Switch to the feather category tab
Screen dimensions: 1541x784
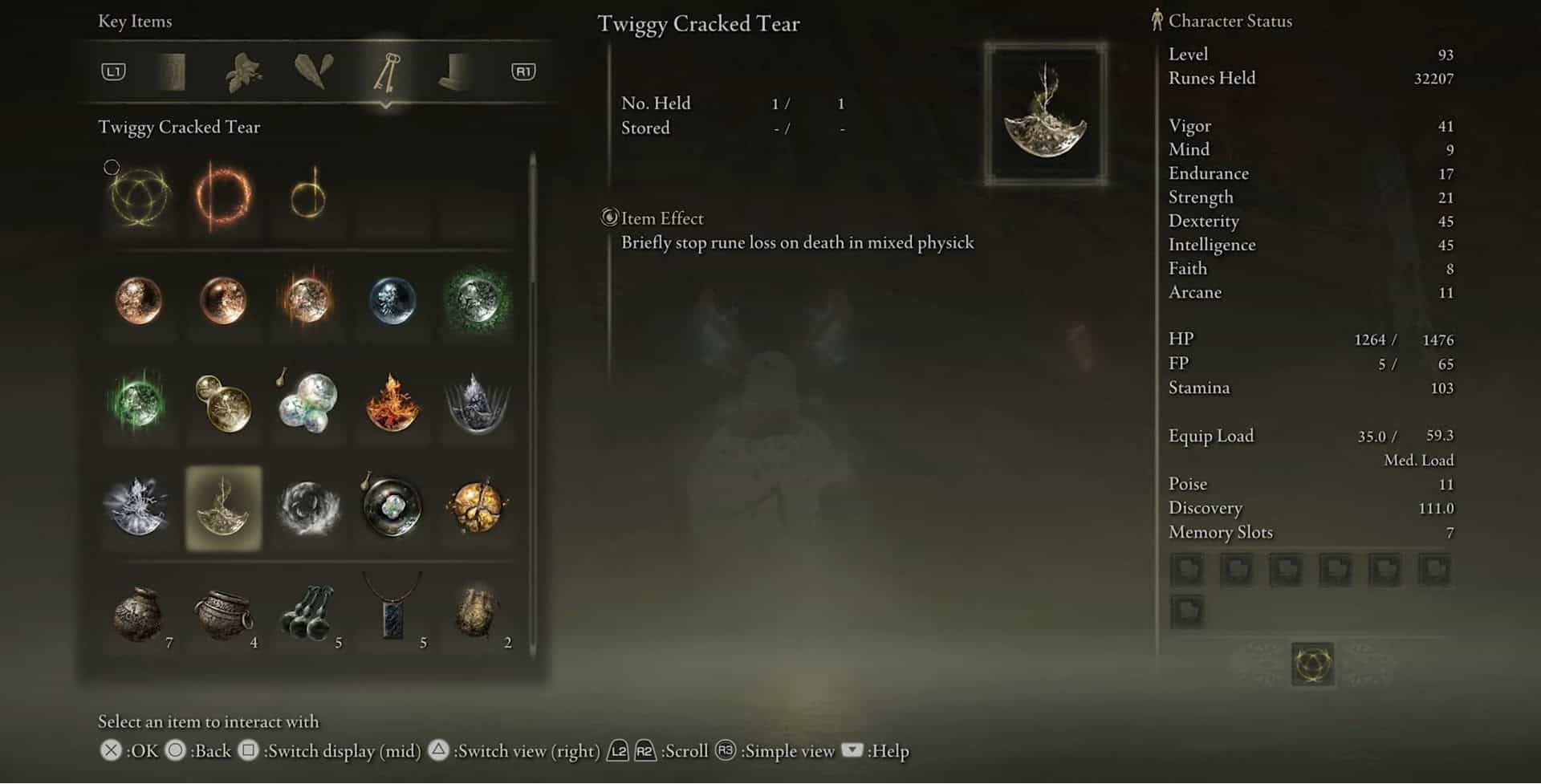tap(314, 72)
